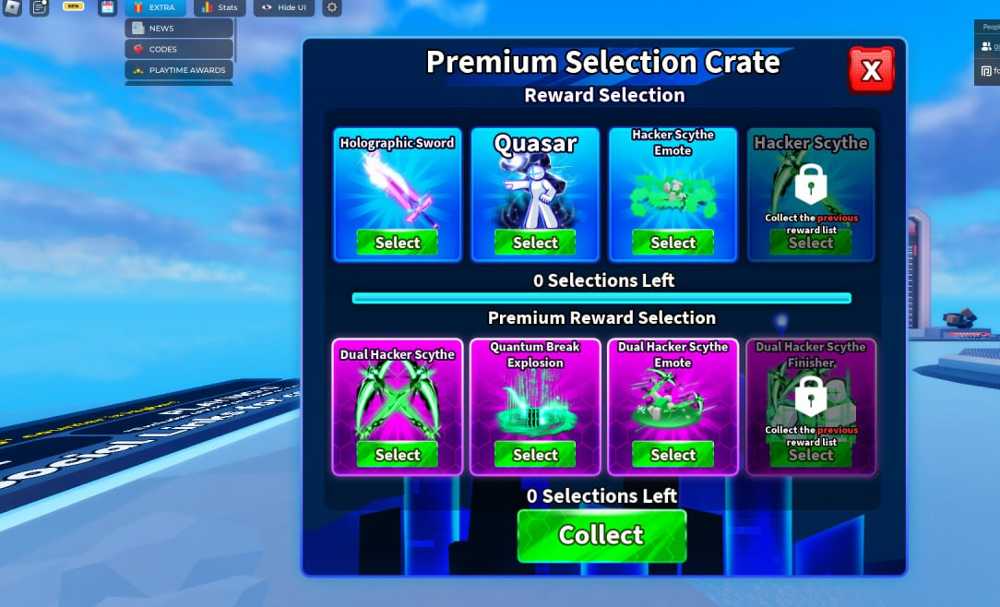Click the green Collect button

(x=601, y=535)
